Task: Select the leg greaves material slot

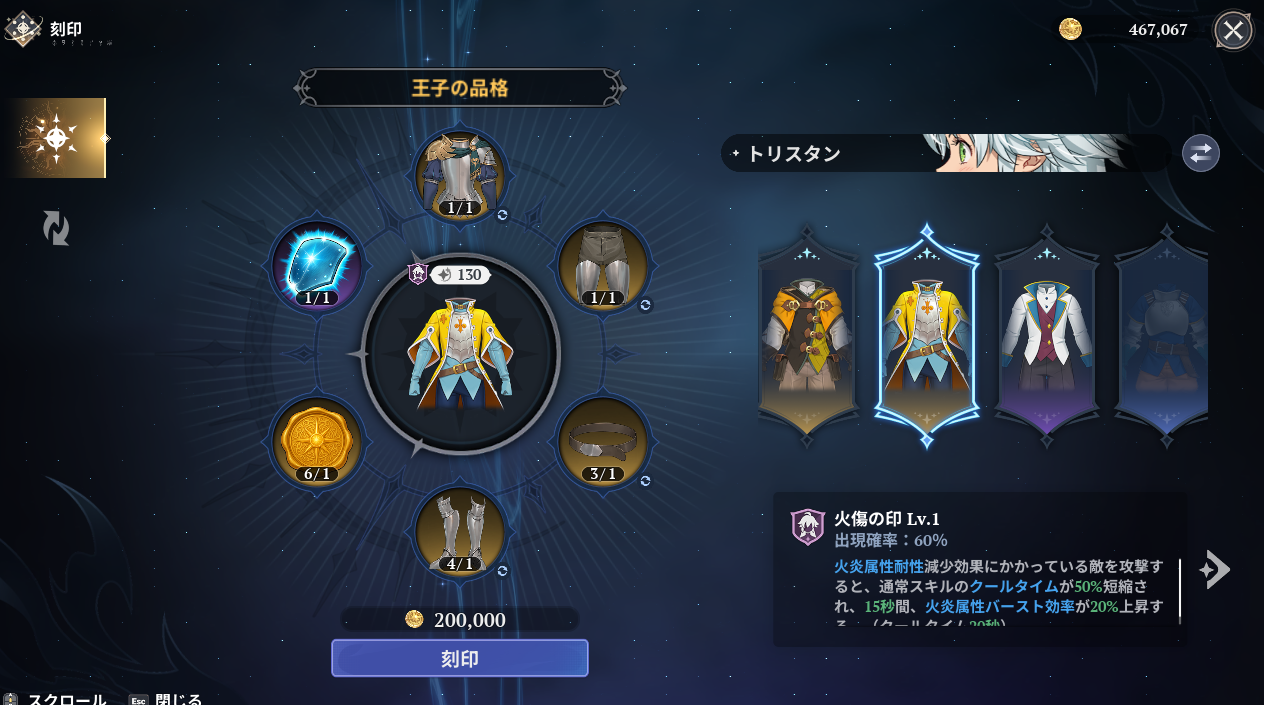Action: 460,532
